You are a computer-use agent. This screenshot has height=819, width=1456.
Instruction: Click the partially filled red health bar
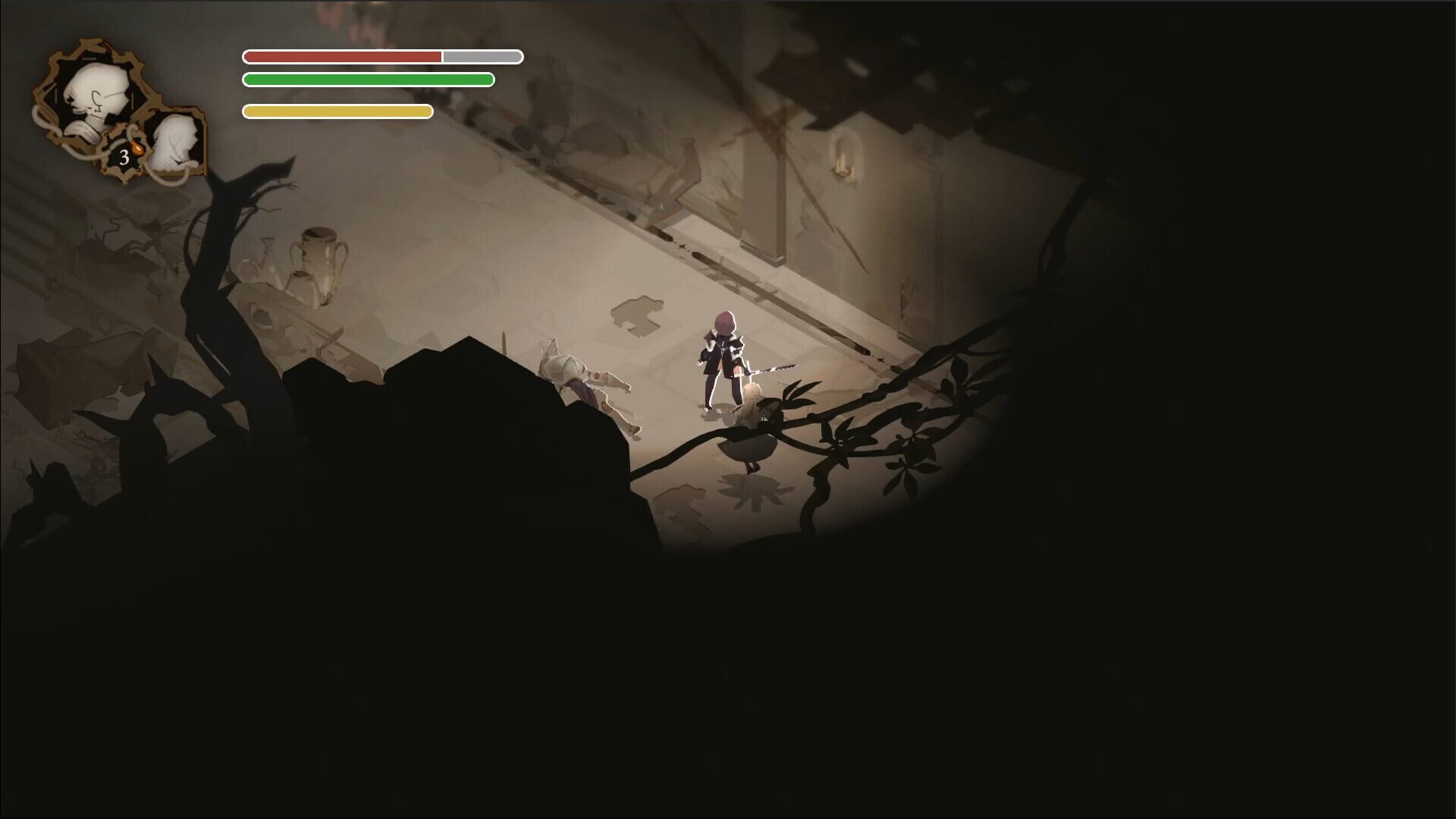(341, 55)
